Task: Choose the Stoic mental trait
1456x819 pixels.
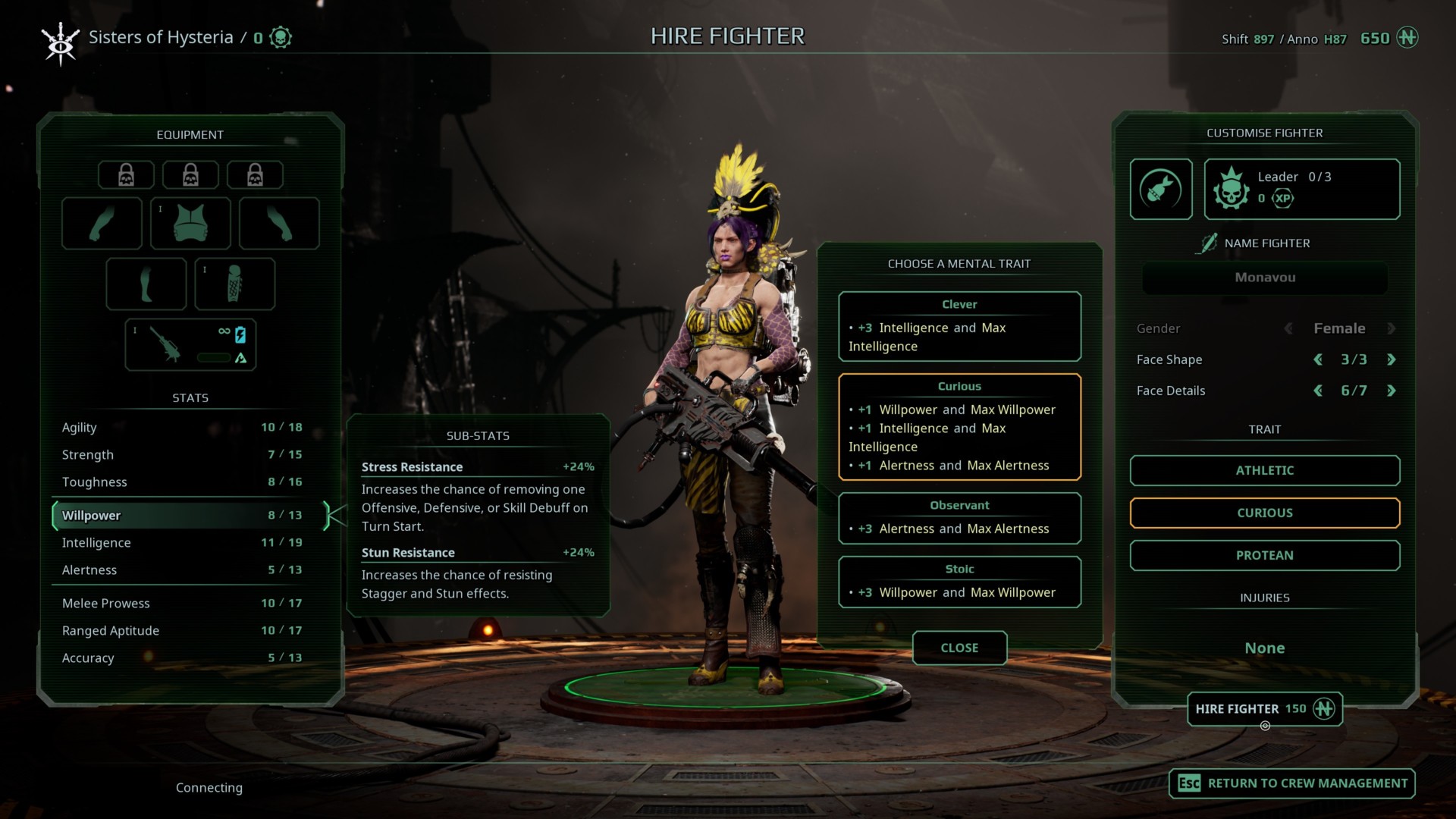Action: 959,582
